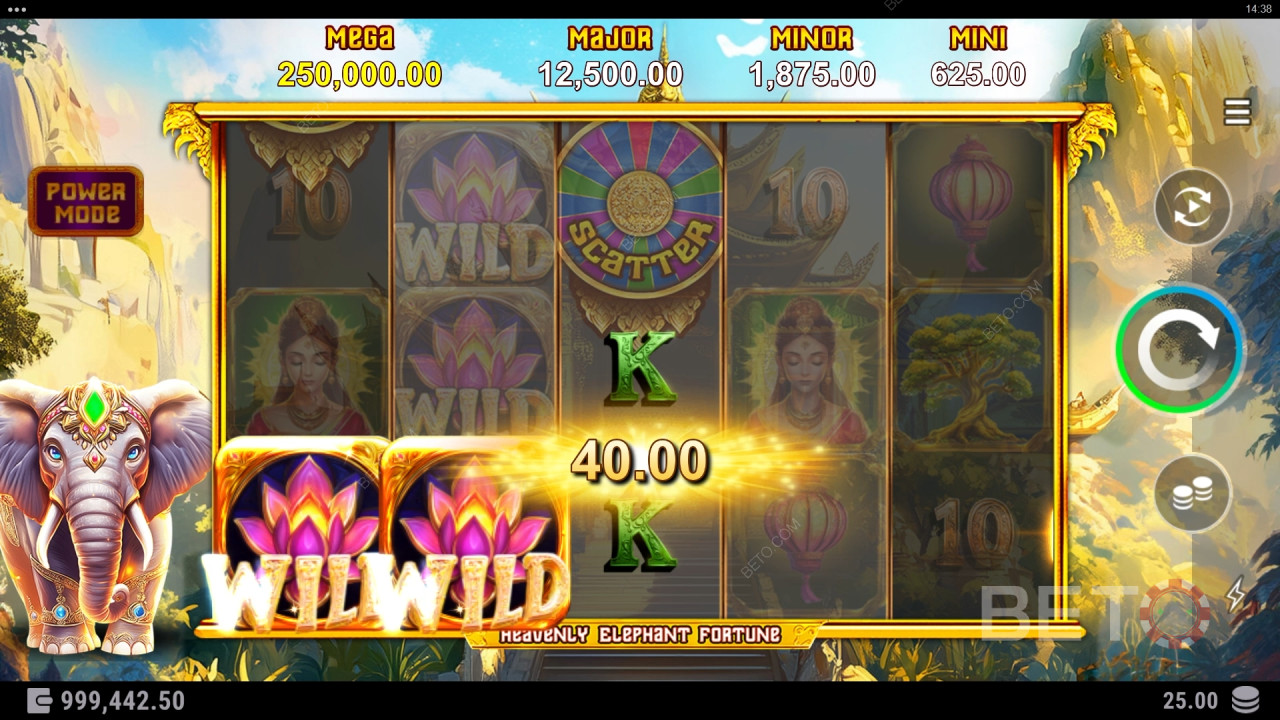Open the game menu at top right
1280x720 pixels.
click(x=1236, y=112)
